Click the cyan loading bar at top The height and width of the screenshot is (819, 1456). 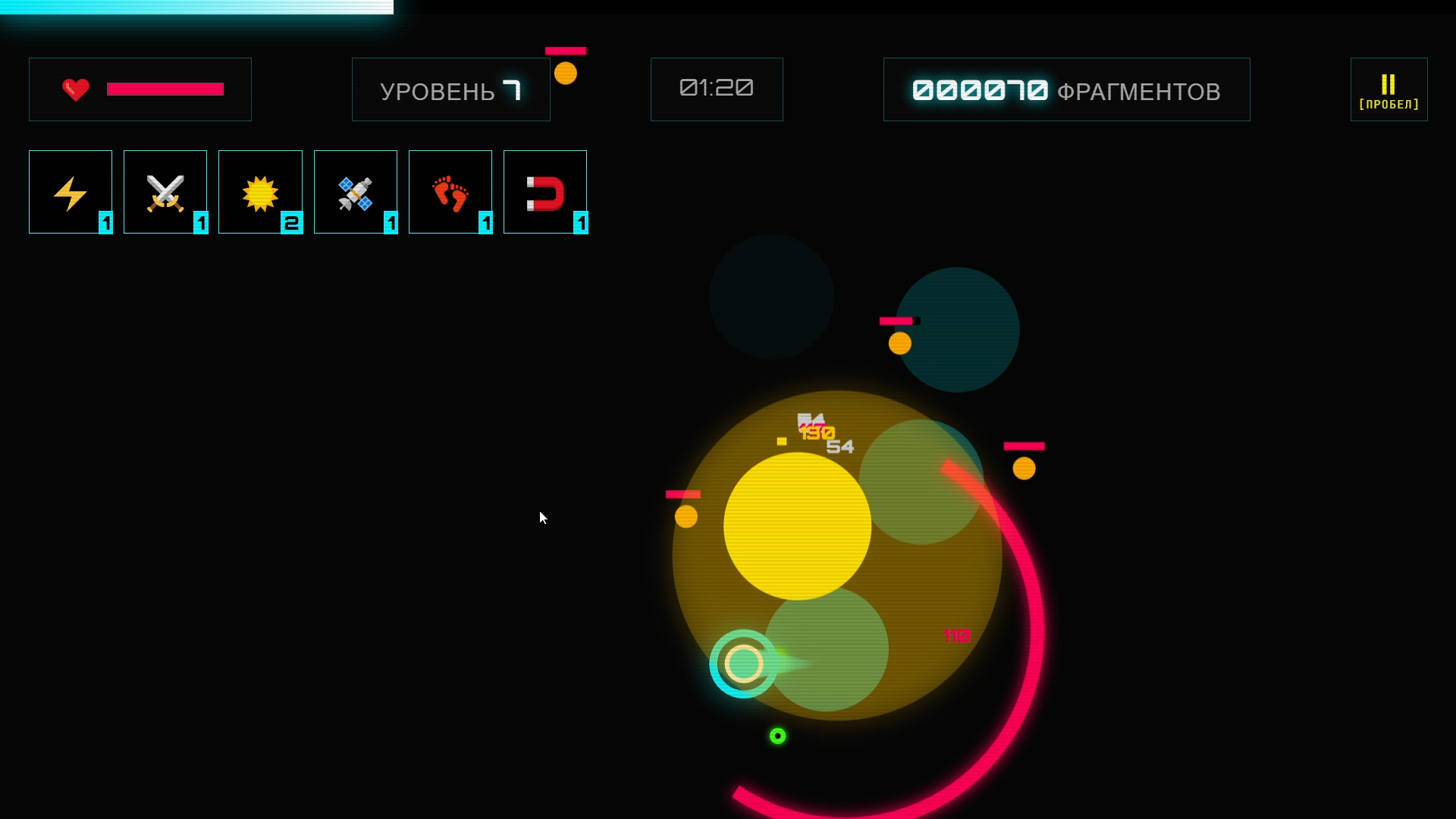pos(197,8)
